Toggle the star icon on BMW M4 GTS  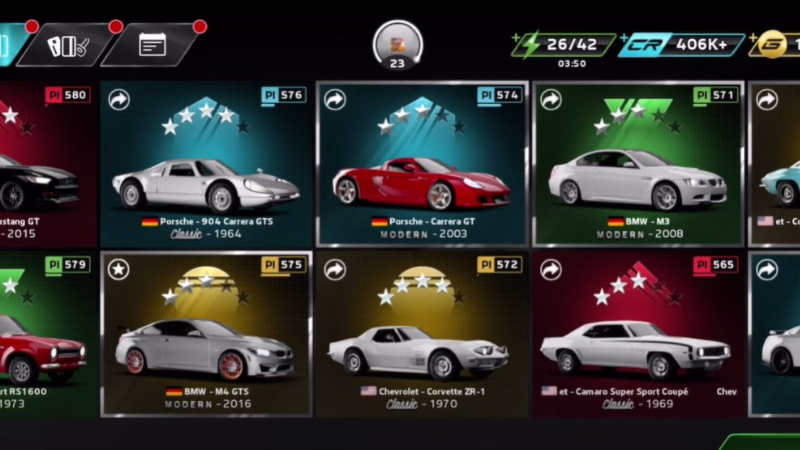click(119, 269)
